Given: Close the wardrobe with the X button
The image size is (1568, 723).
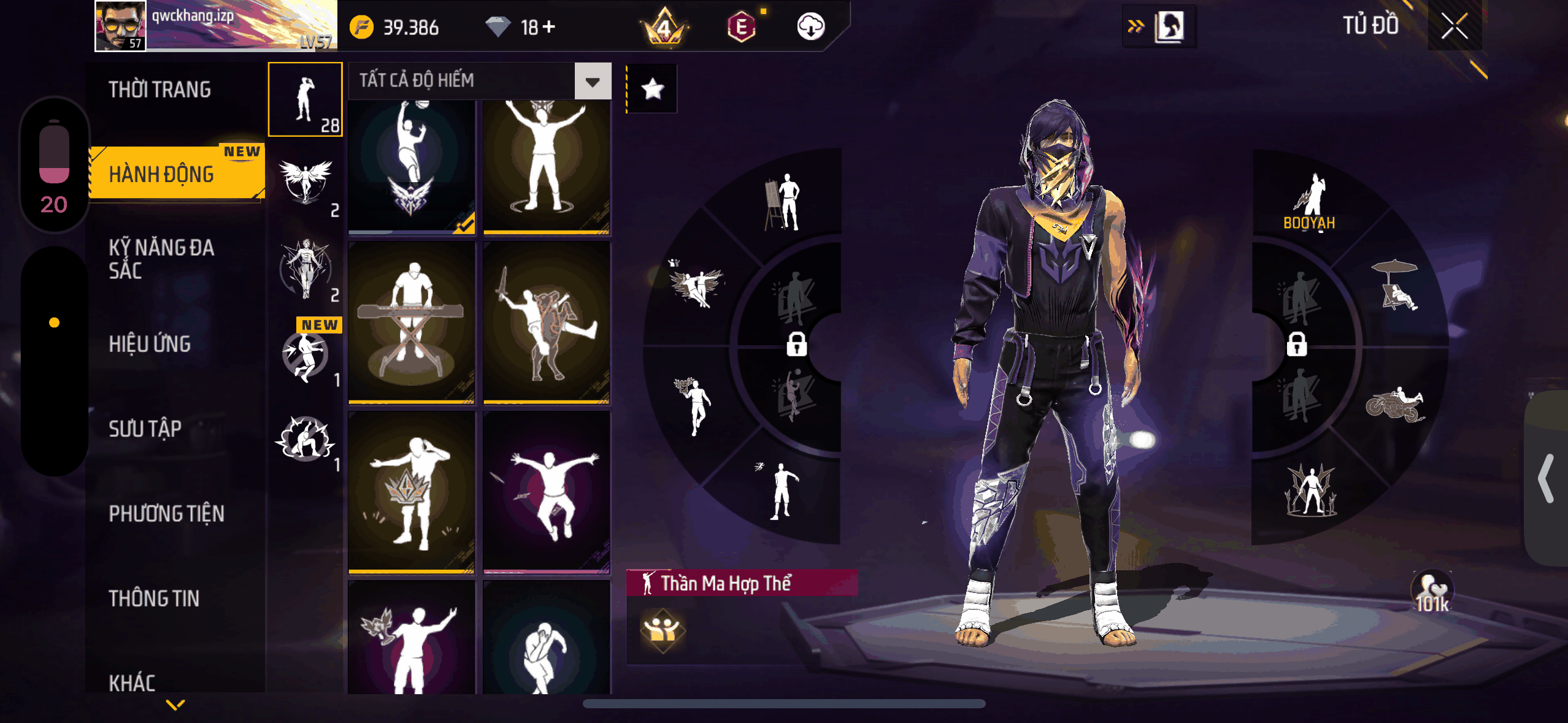Looking at the screenshot, I should click(x=1454, y=26).
